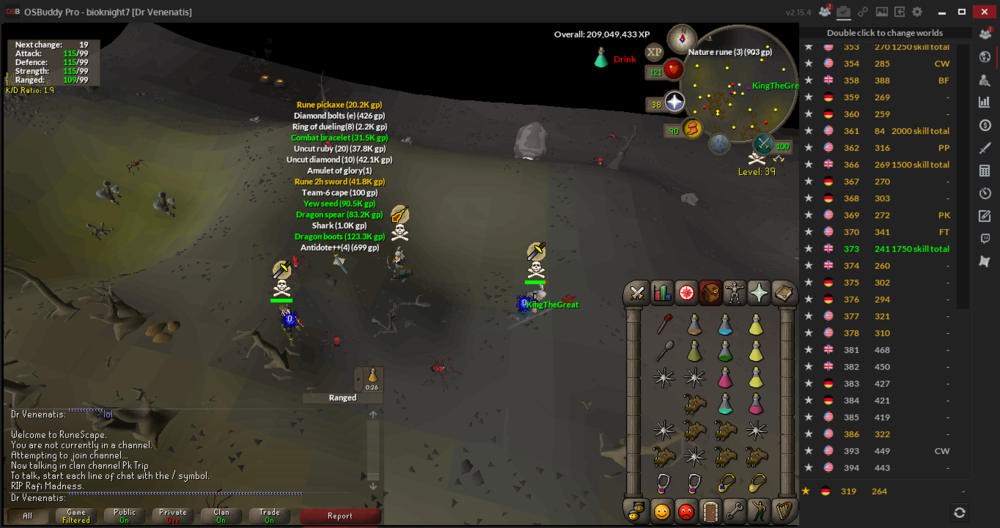Activate the quick-prayers orb
Image resolution: width=1000 pixels, height=528 pixels.
[674, 103]
